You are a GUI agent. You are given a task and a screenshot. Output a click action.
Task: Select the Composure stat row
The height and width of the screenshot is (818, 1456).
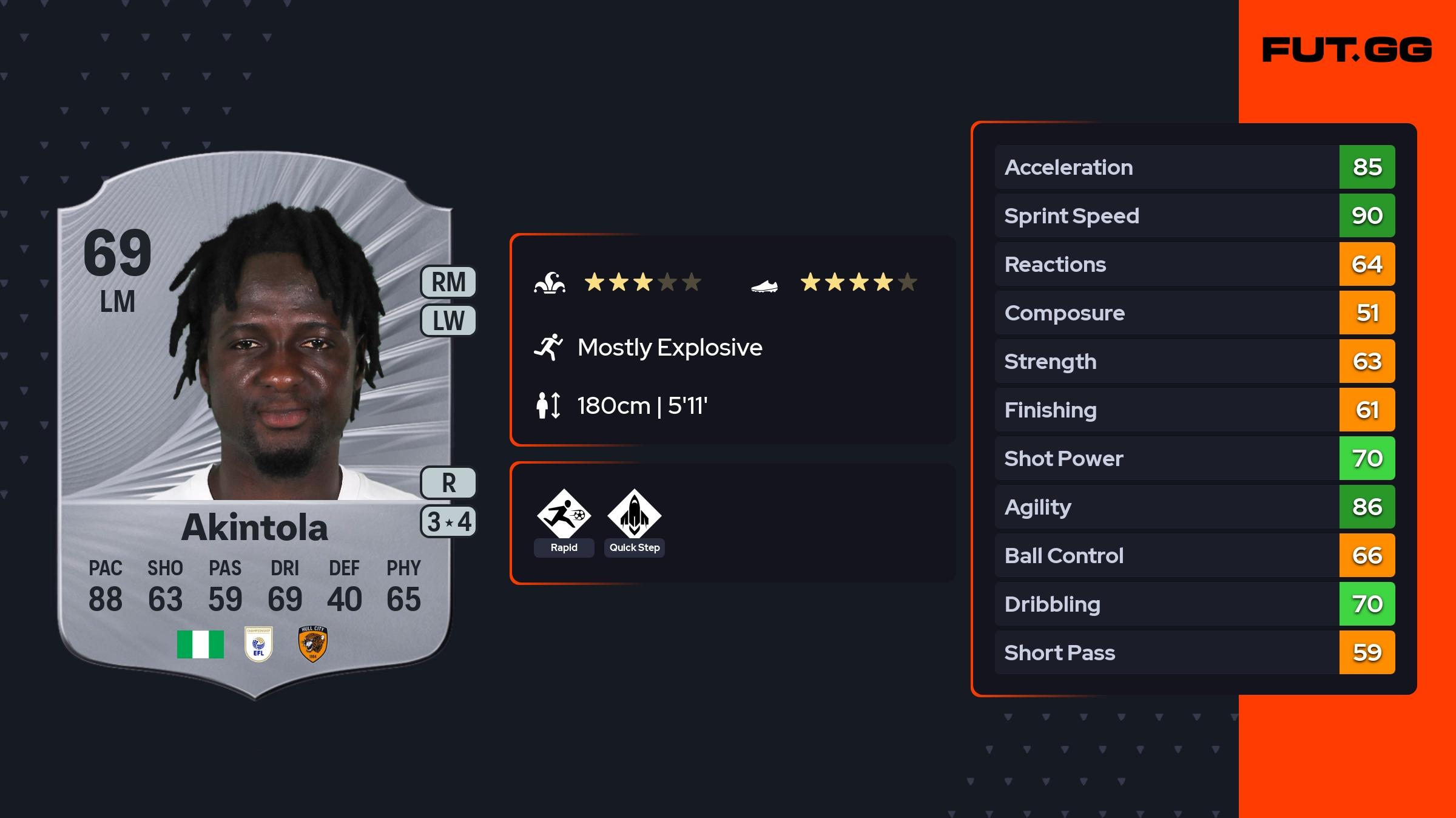(x=1194, y=313)
